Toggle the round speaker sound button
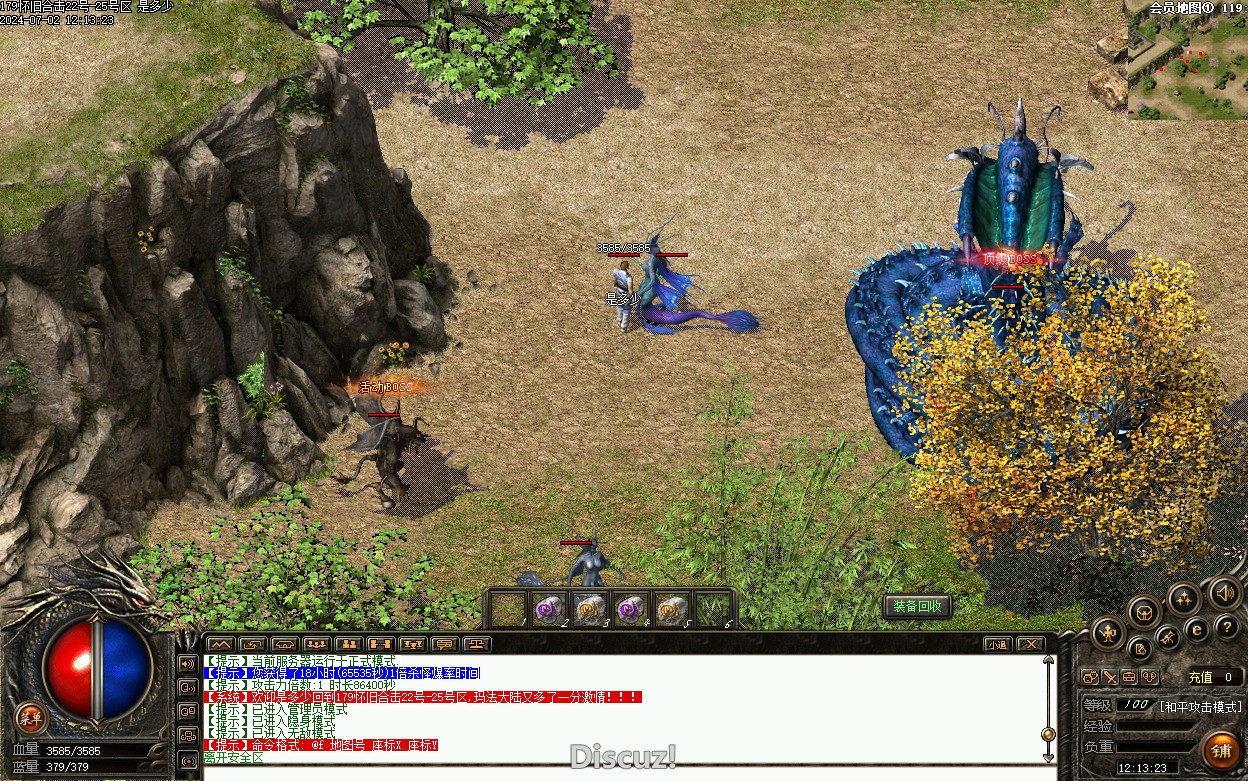The height and width of the screenshot is (781, 1248). coord(1224,593)
